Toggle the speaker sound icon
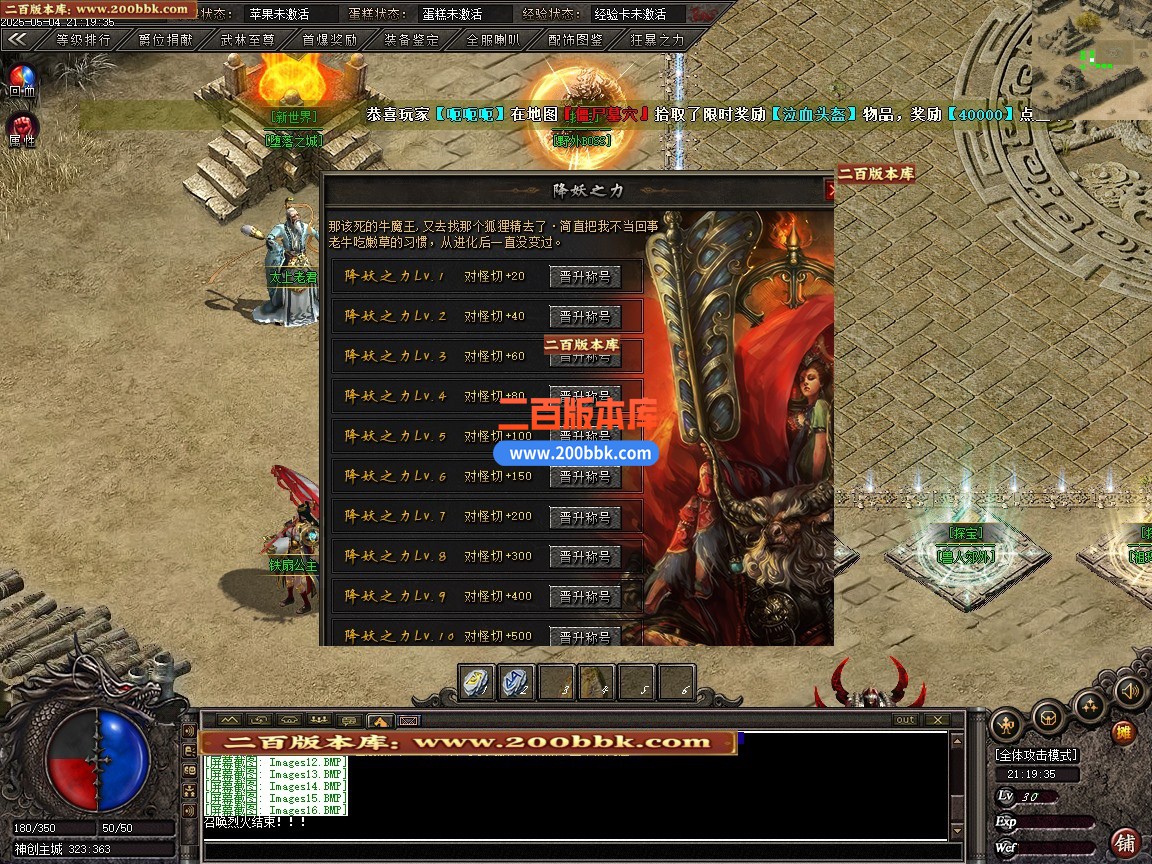This screenshot has height=864, width=1152. point(1130,690)
